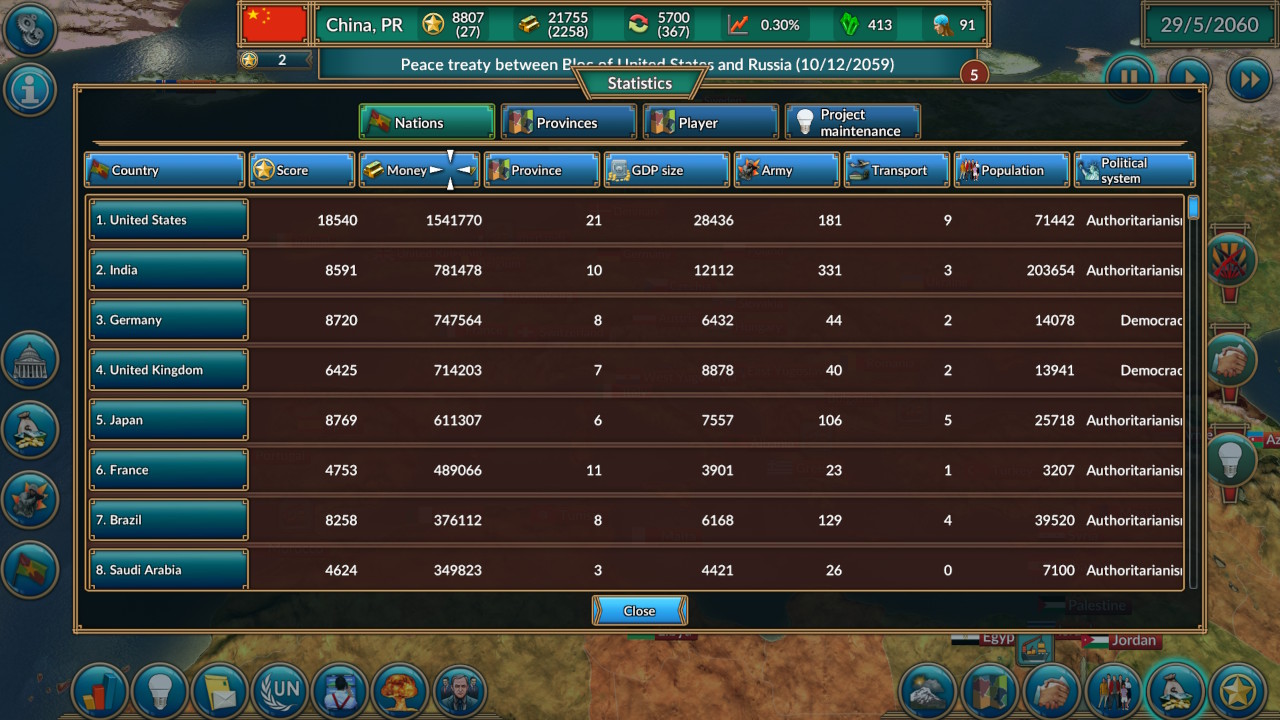Switch to the Provinces tab

click(x=568, y=121)
